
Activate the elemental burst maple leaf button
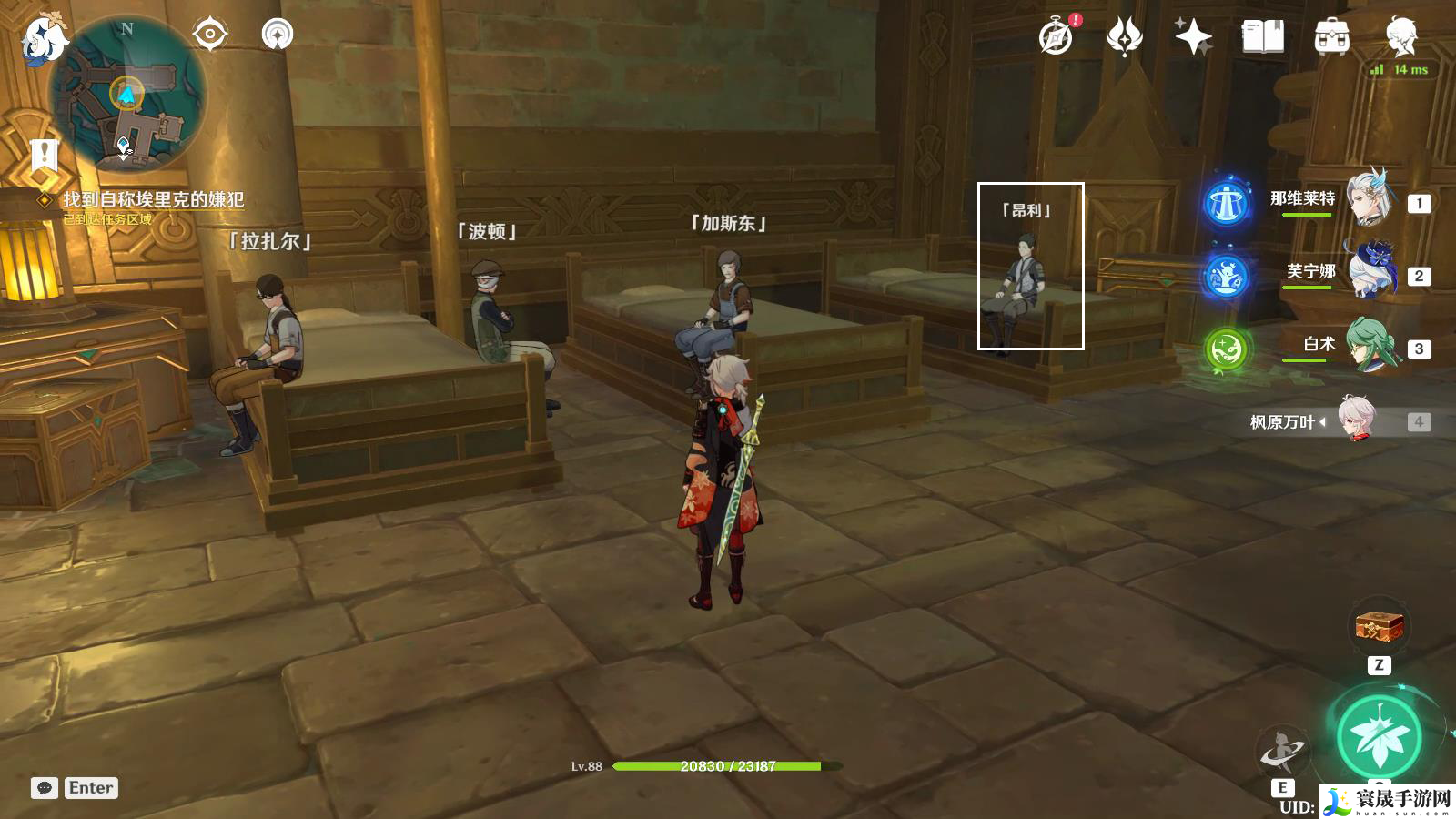pyautogui.click(x=1379, y=737)
